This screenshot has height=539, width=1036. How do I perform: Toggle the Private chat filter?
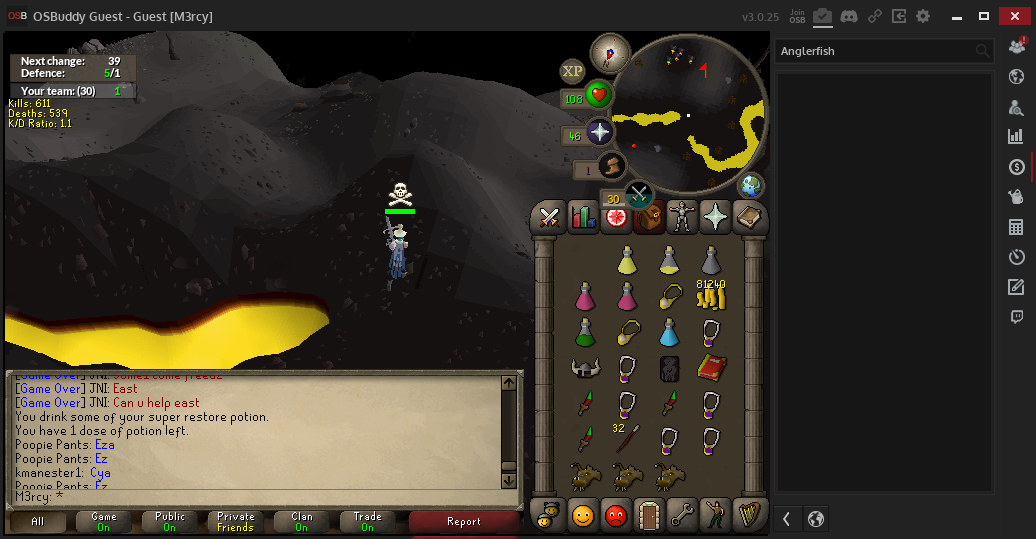coord(235,521)
